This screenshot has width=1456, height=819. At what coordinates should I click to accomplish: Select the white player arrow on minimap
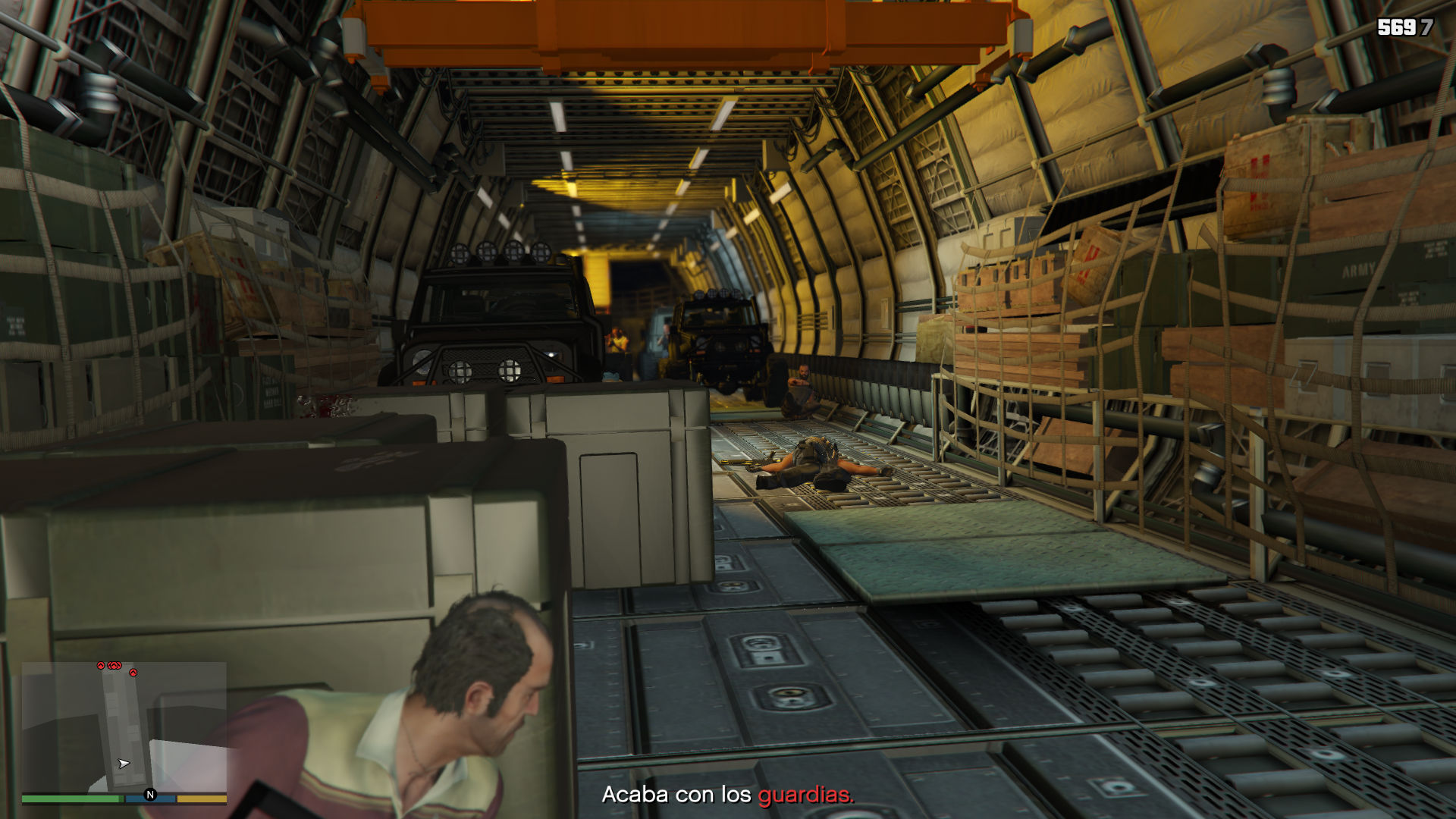click(124, 764)
